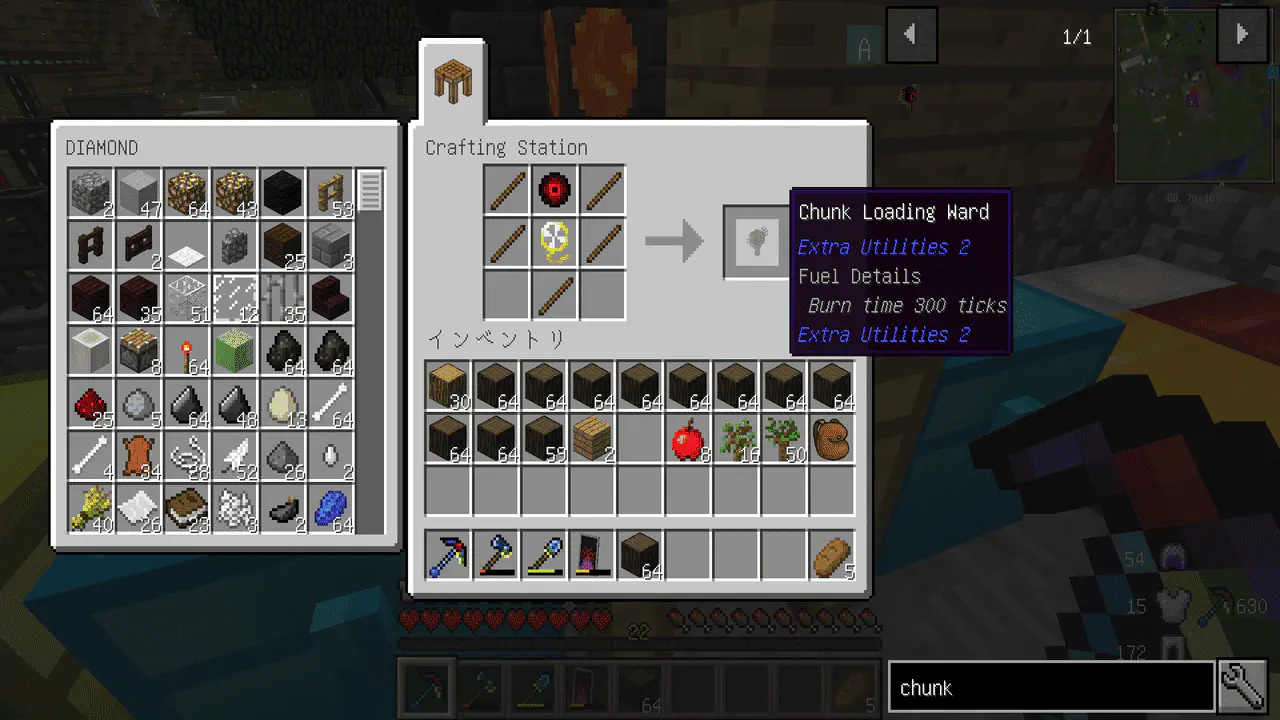The image size is (1280, 720).
Task: Grab the redstone dust stack of 25
Action: (91, 405)
